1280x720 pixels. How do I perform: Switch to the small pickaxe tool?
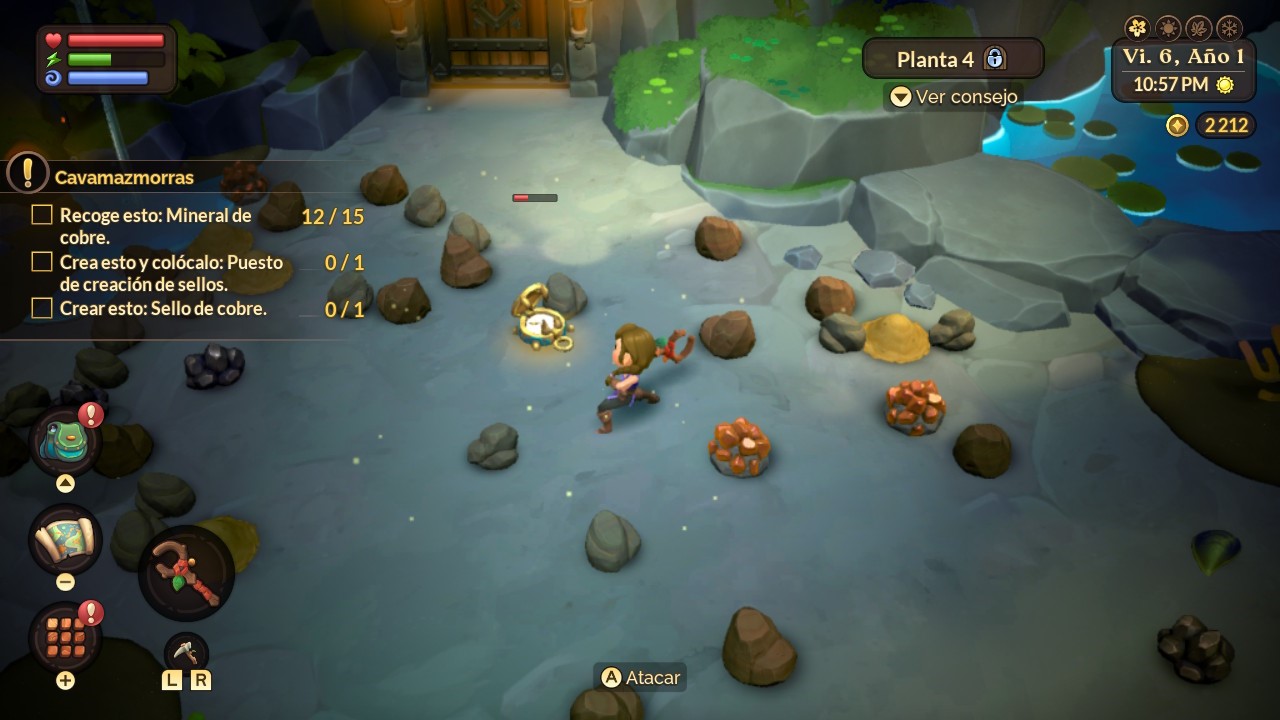186,652
